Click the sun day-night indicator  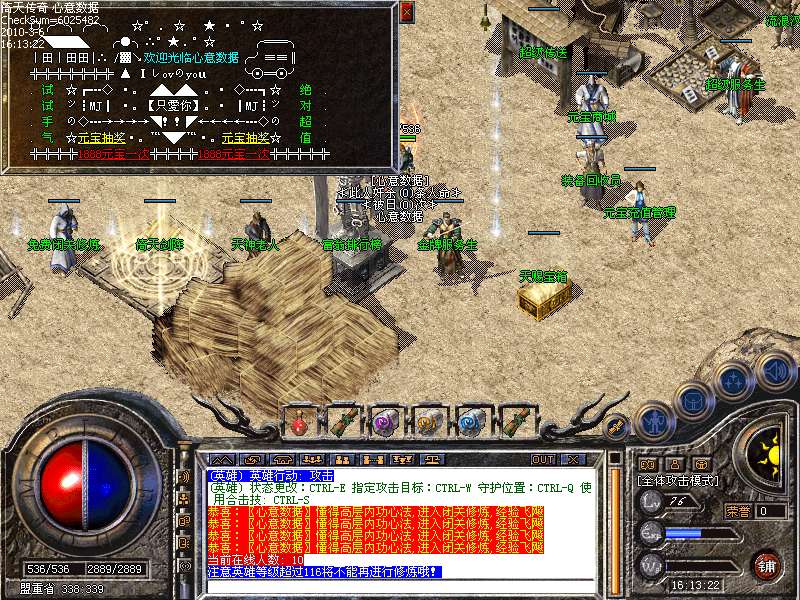768,450
